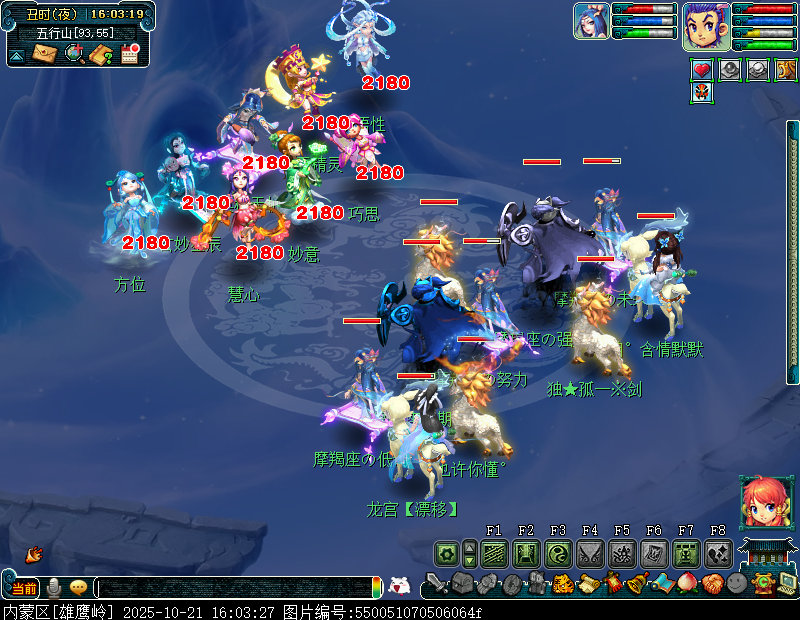The image size is (800, 620).
Task: Open the player character portrait
Action: tap(706, 25)
